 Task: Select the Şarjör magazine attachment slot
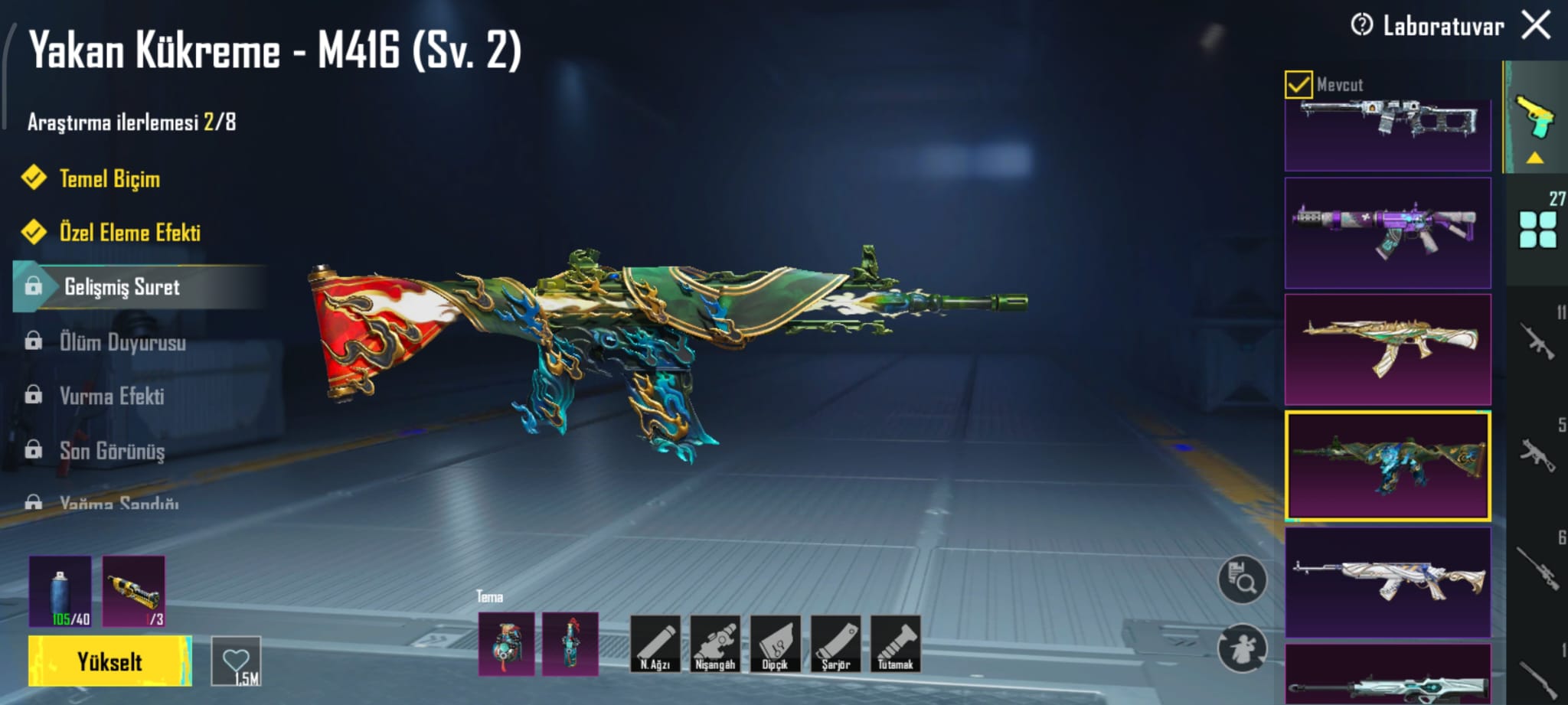tap(835, 645)
